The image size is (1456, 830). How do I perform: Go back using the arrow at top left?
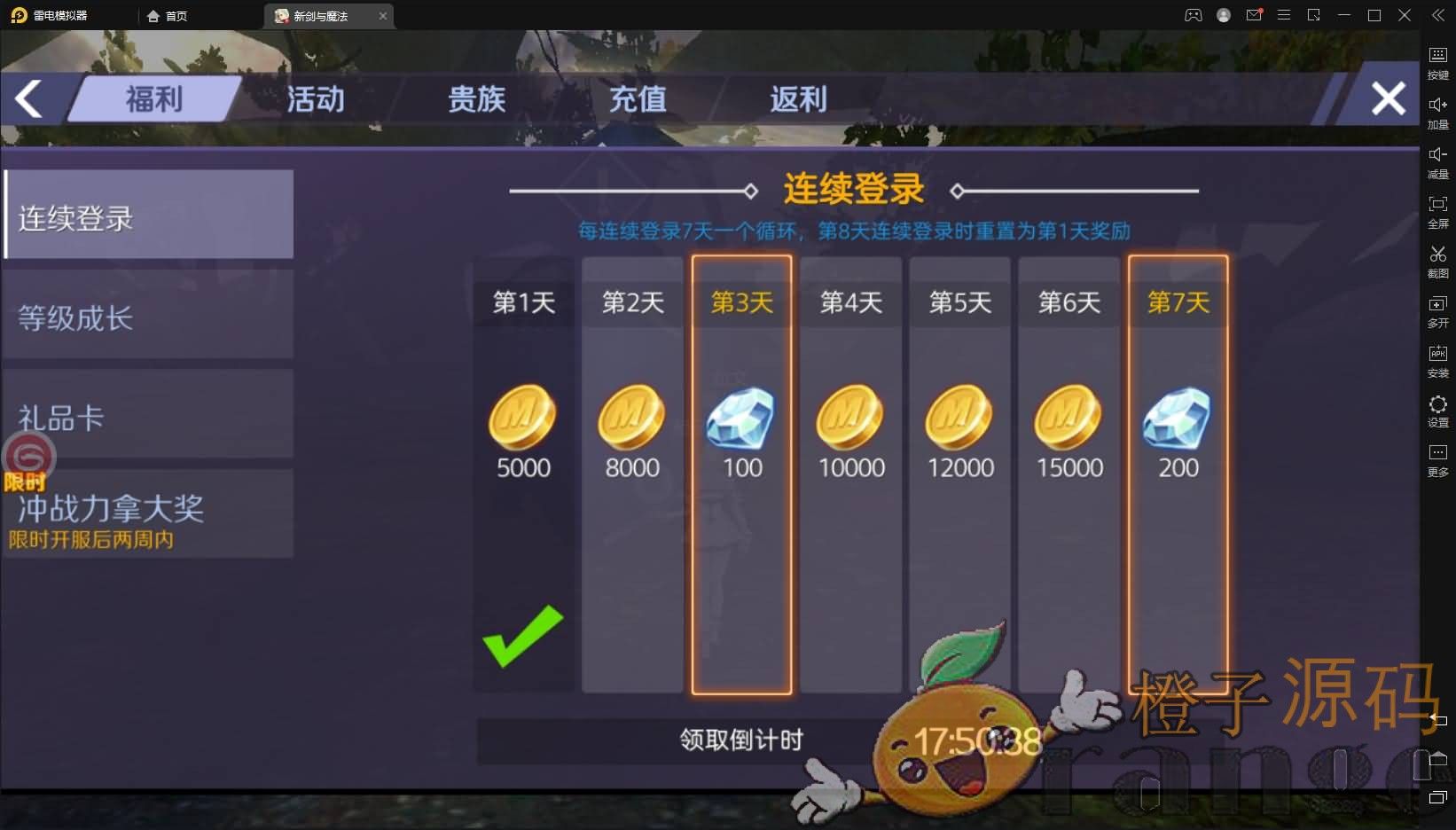click(28, 99)
